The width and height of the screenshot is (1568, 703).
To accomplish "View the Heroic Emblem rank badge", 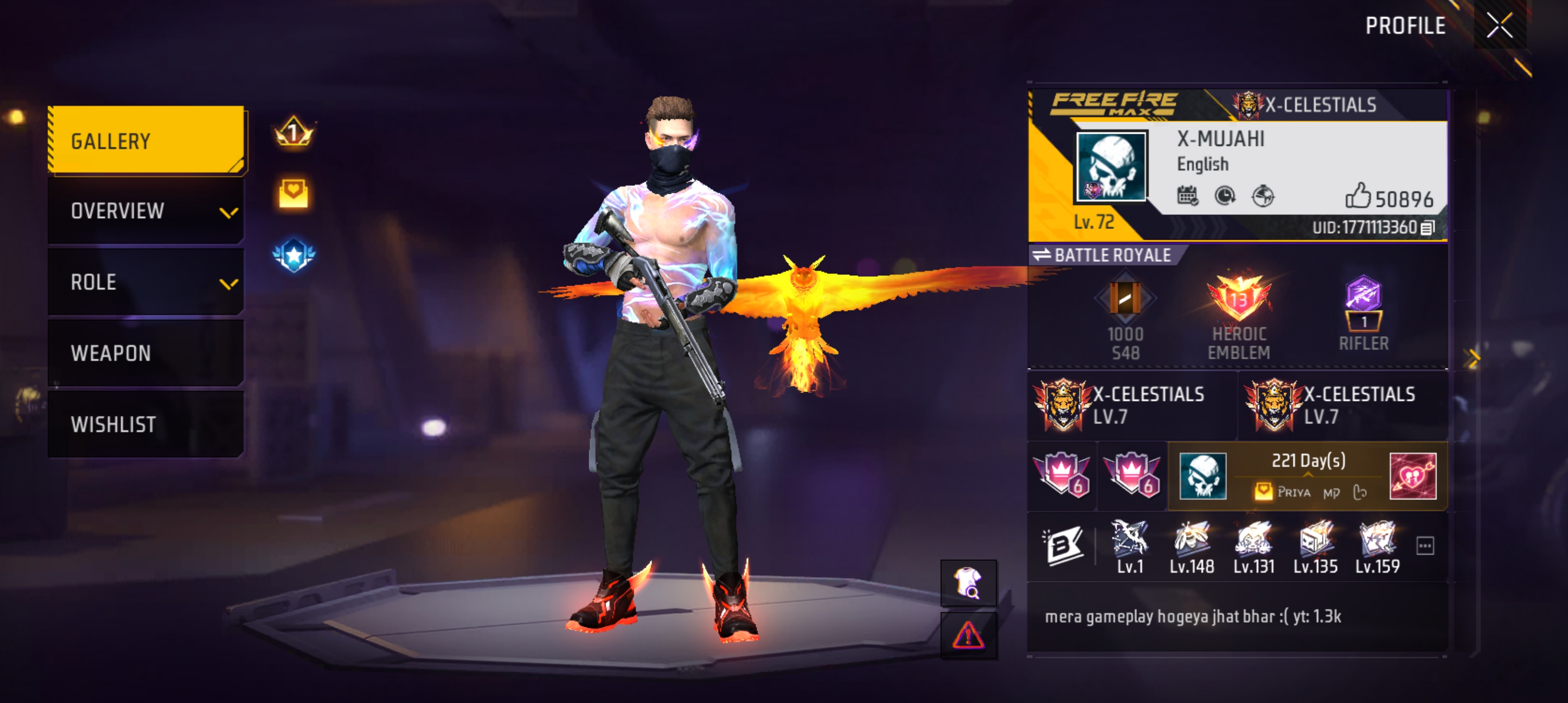I will (x=1239, y=298).
